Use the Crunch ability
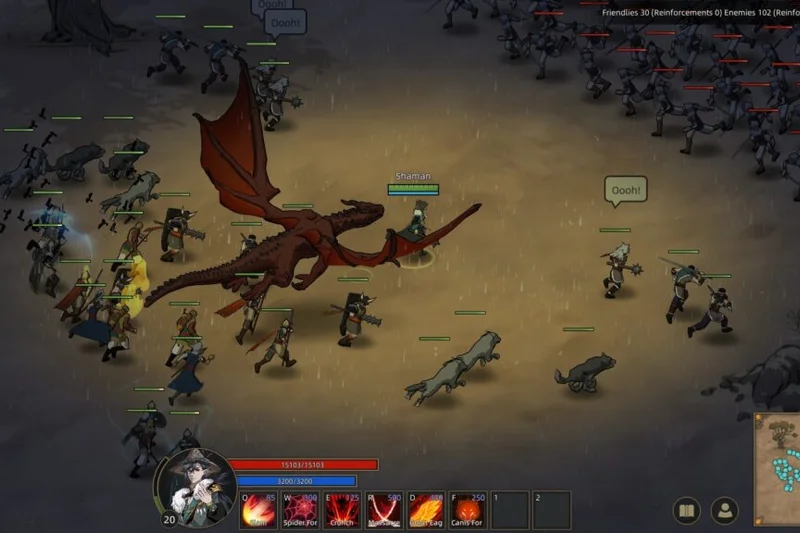The height and width of the screenshot is (533, 800). 342,509
